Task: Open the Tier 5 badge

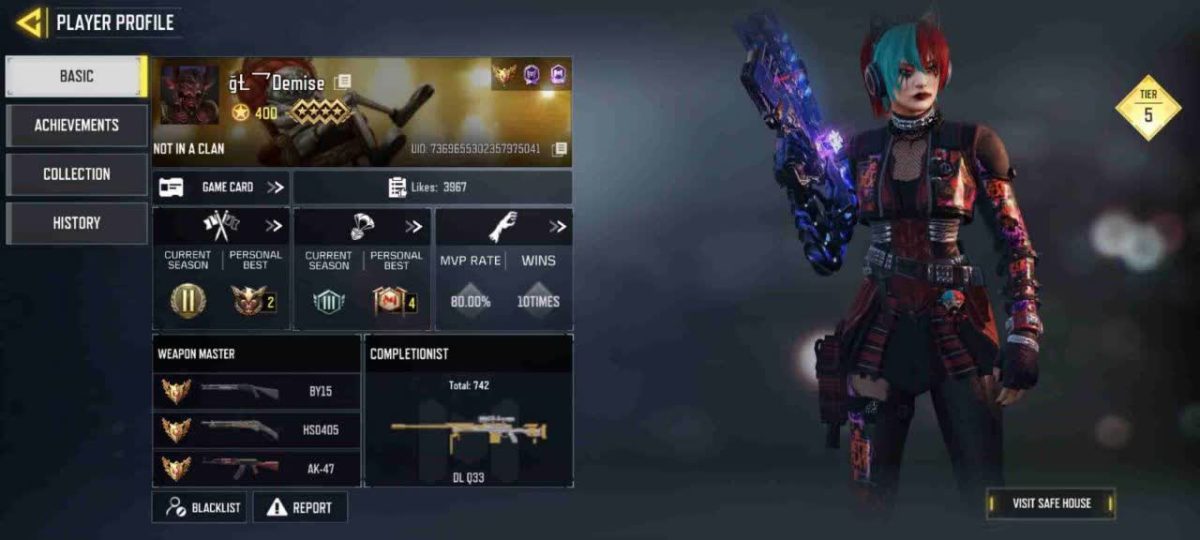Action: click(1148, 107)
